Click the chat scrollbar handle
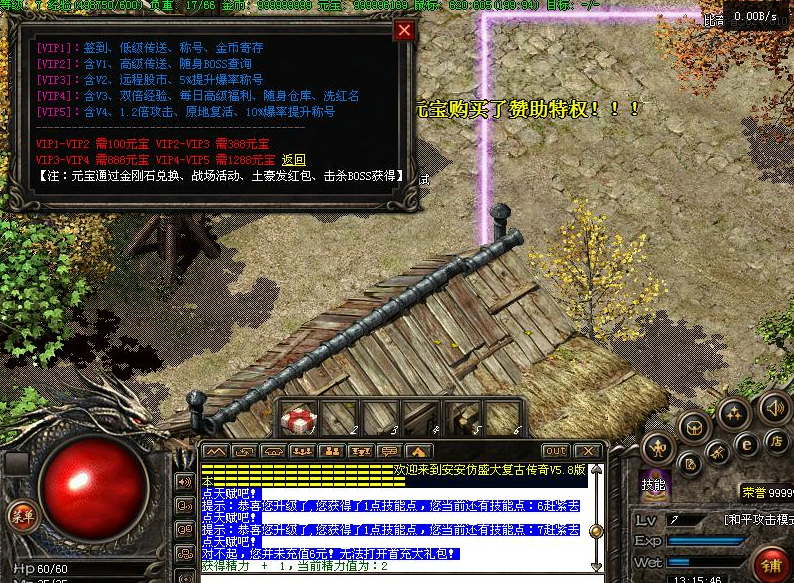 (597, 531)
